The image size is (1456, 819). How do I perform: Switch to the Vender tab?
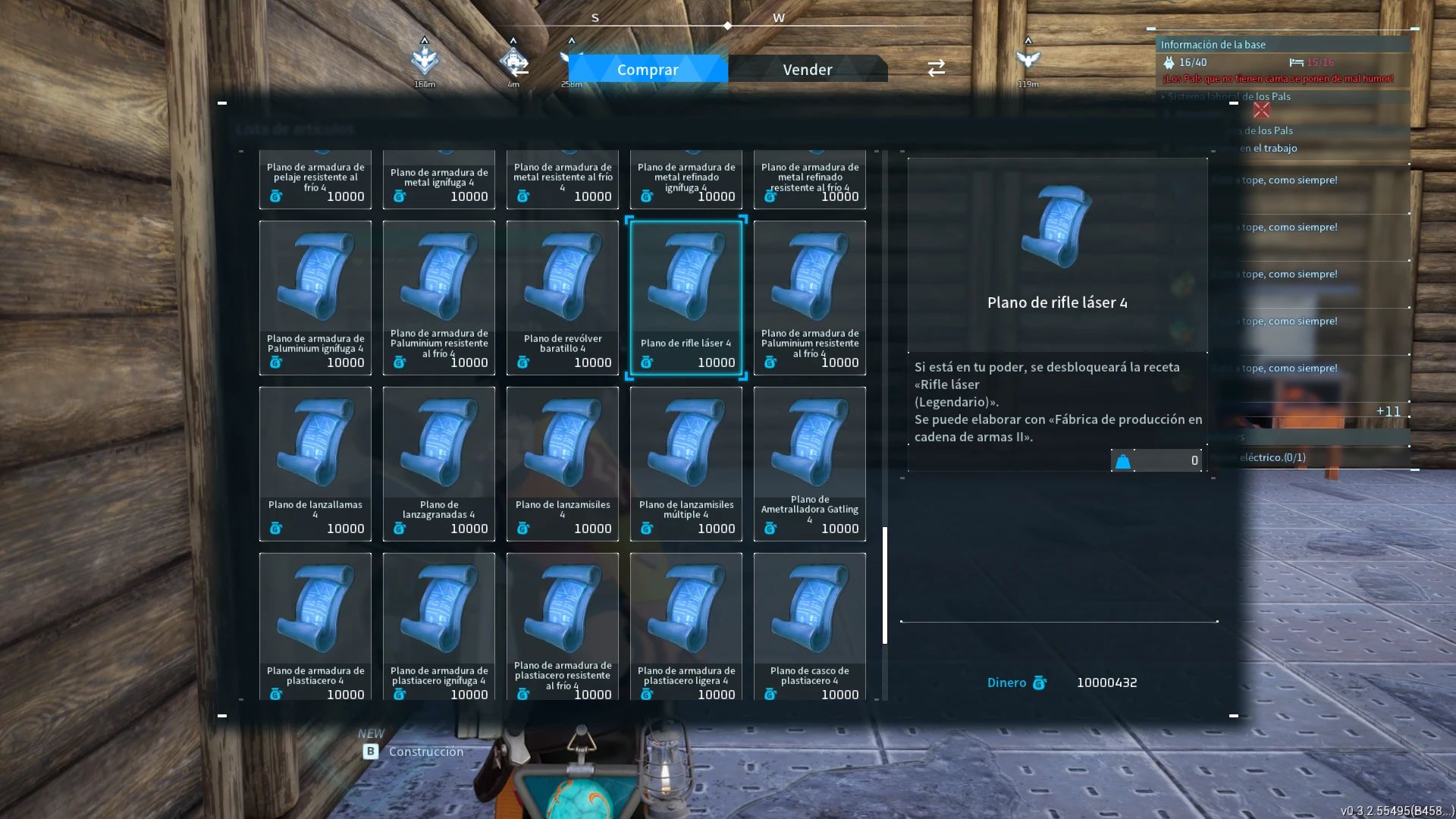(x=807, y=69)
